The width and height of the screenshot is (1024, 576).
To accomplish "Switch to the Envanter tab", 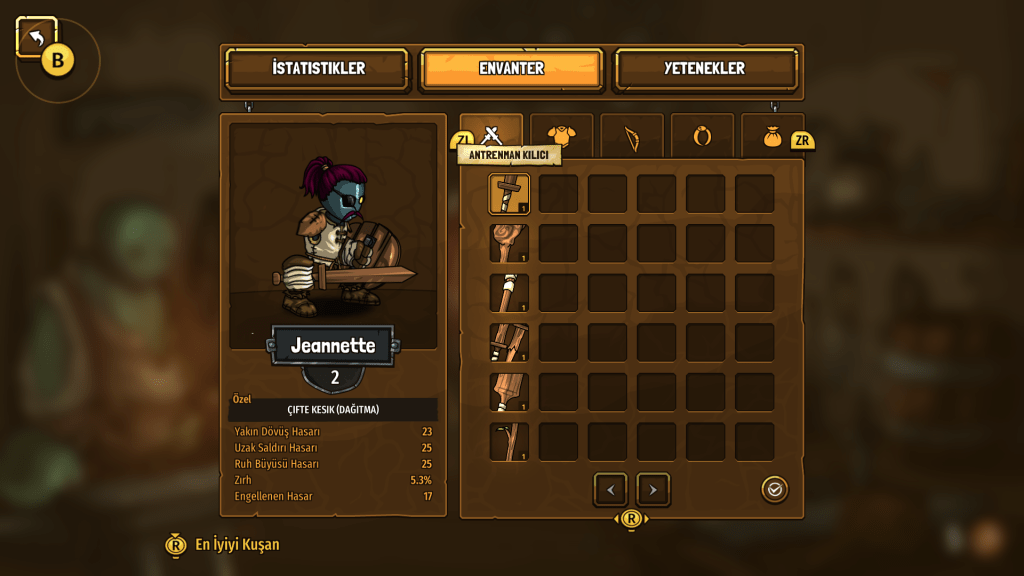I will click(511, 69).
